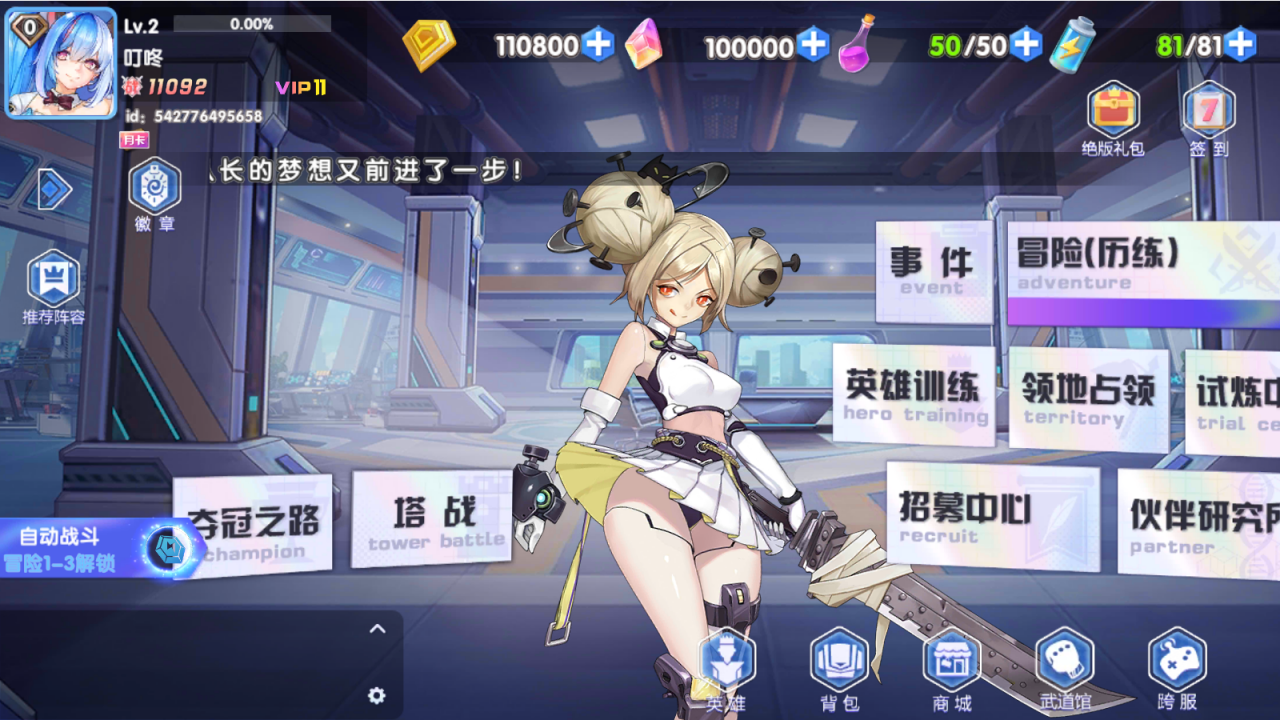Add more pink gems with the plus button
Screen dimensions: 1280x720
pyautogui.click(x=813, y=45)
